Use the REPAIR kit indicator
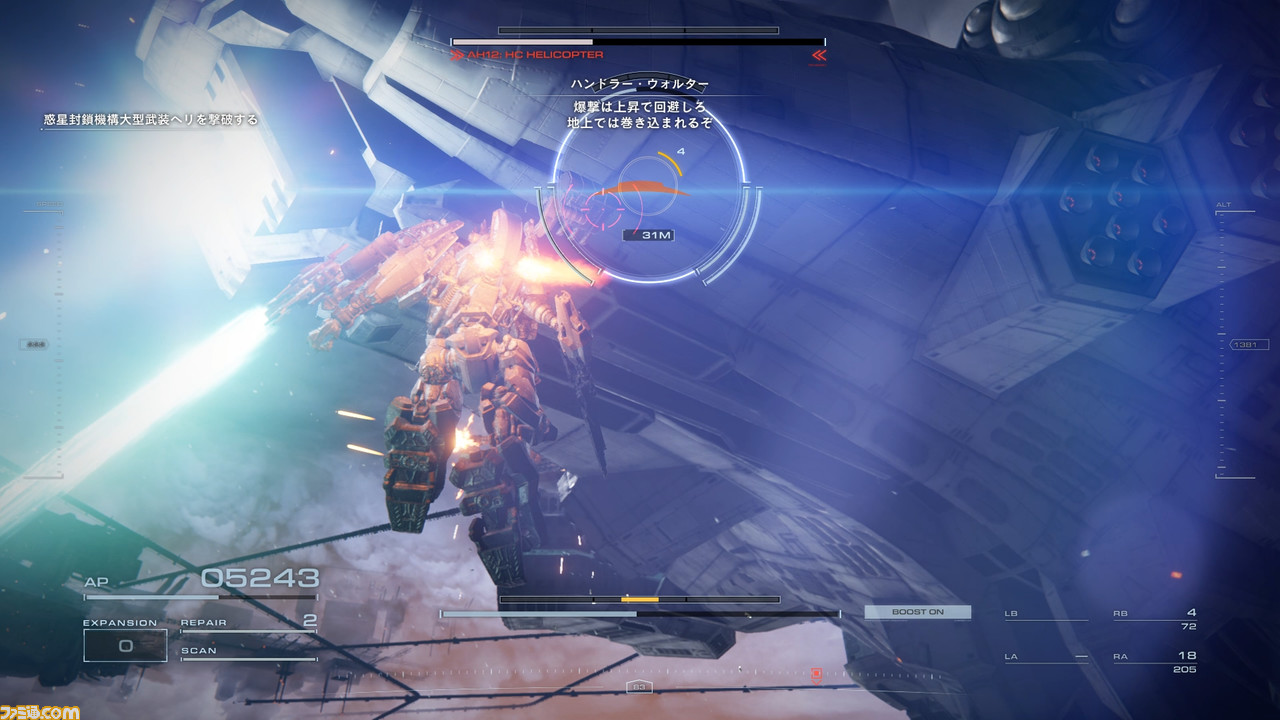This screenshot has height=720, width=1280. tap(248, 623)
